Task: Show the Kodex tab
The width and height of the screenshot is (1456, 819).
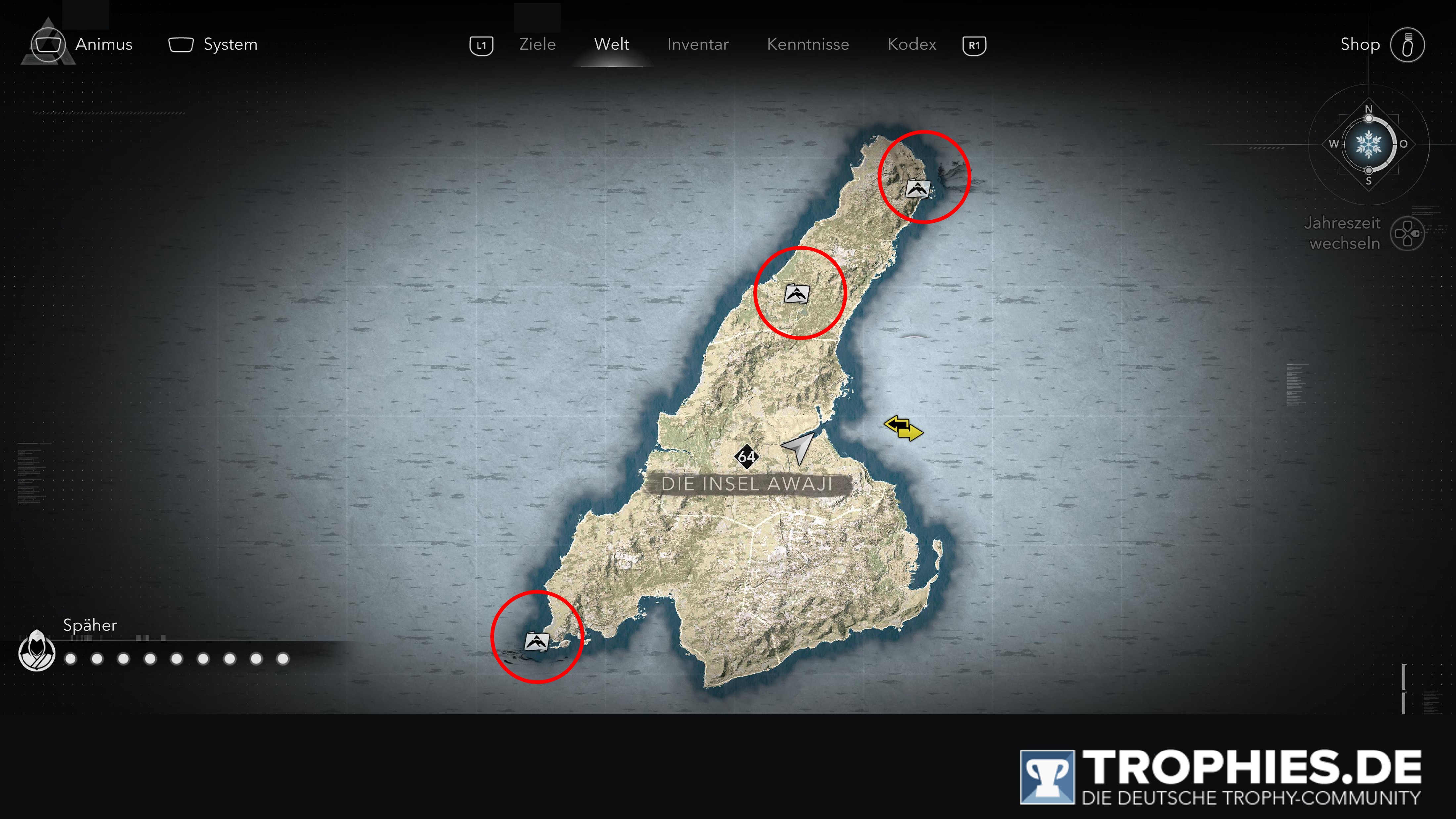Action: (912, 45)
